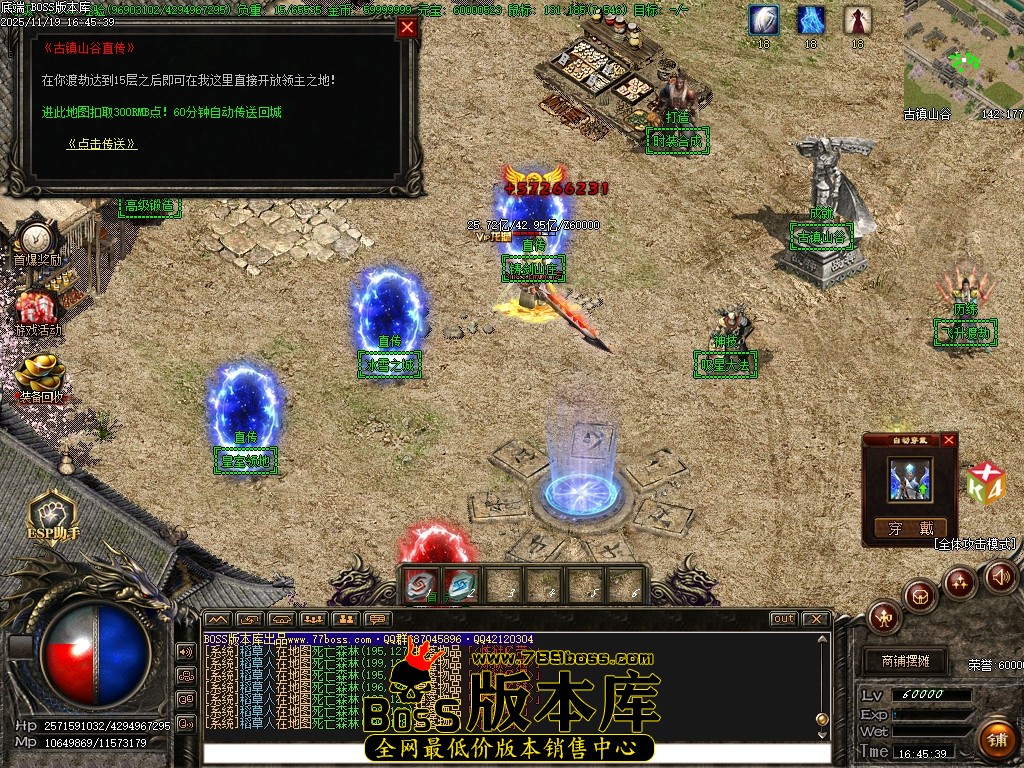Screen dimensions: 1024x768
Task: Click the K4 colored cube icon
Action: [x=985, y=484]
